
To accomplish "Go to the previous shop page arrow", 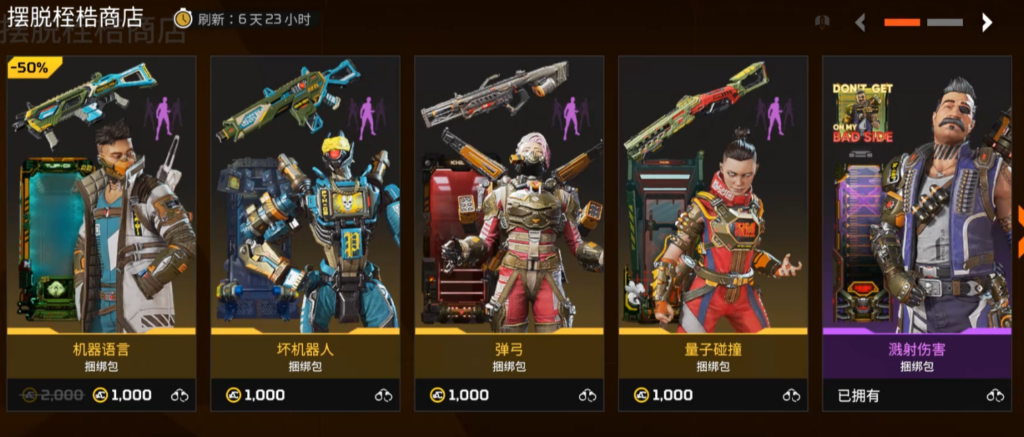I will point(860,22).
